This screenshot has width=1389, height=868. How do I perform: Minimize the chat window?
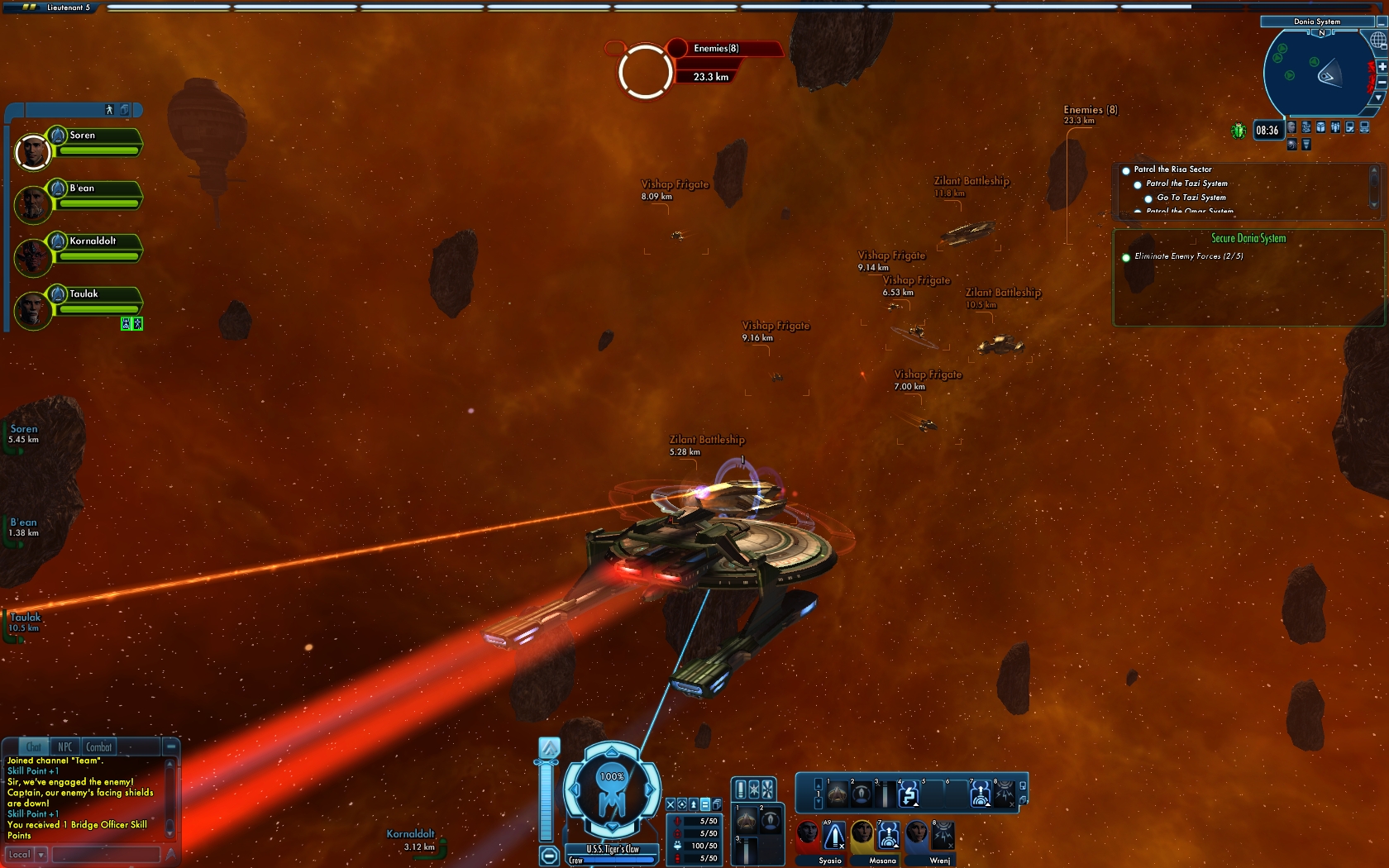[170, 746]
